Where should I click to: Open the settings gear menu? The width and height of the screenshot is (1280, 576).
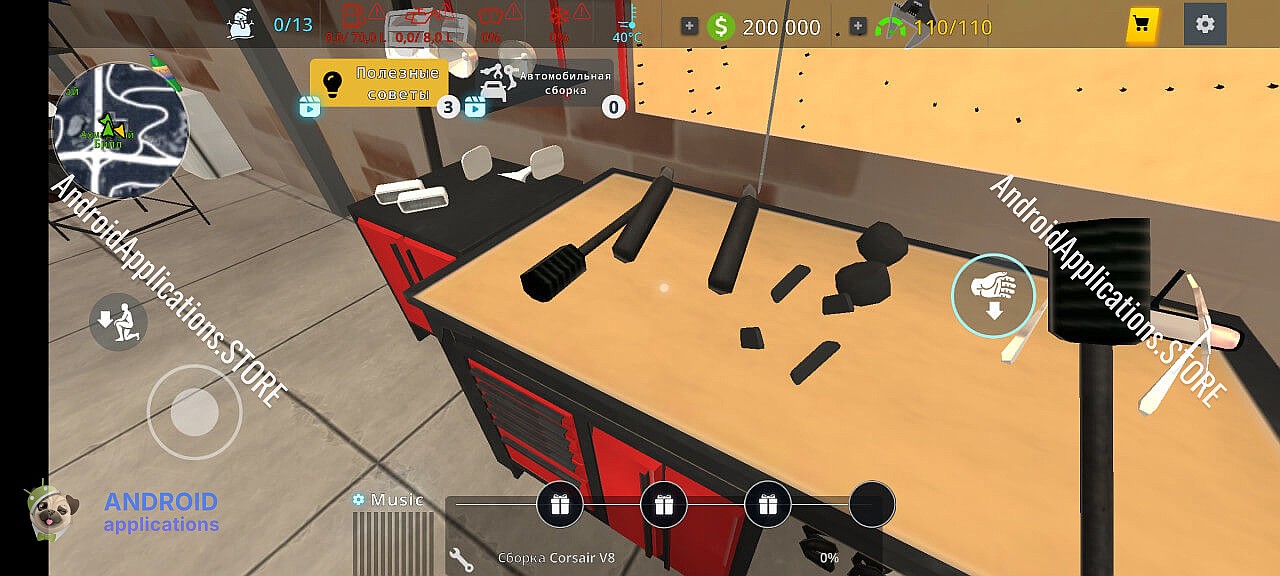pyautogui.click(x=1205, y=24)
